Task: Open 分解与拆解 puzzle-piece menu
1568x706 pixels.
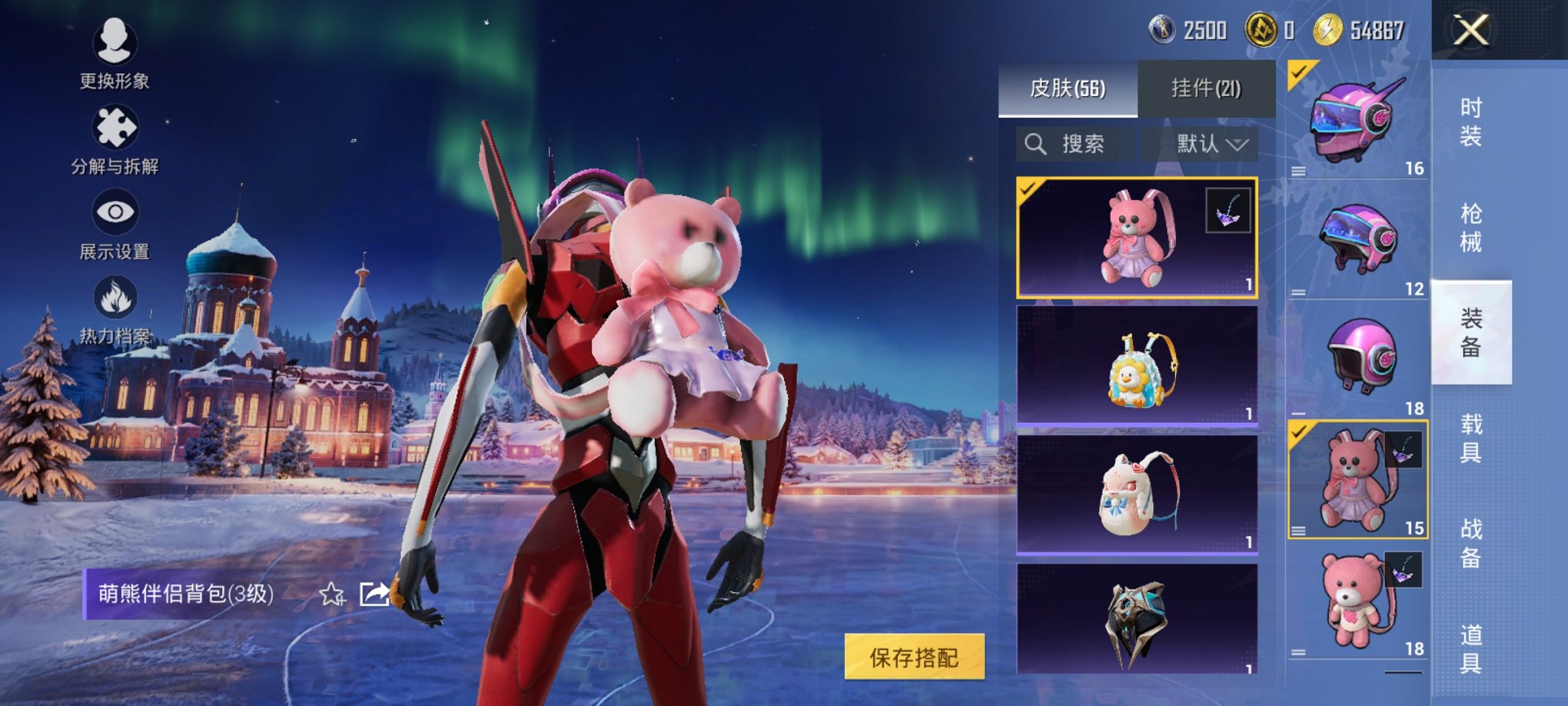Action: point(115,138)
